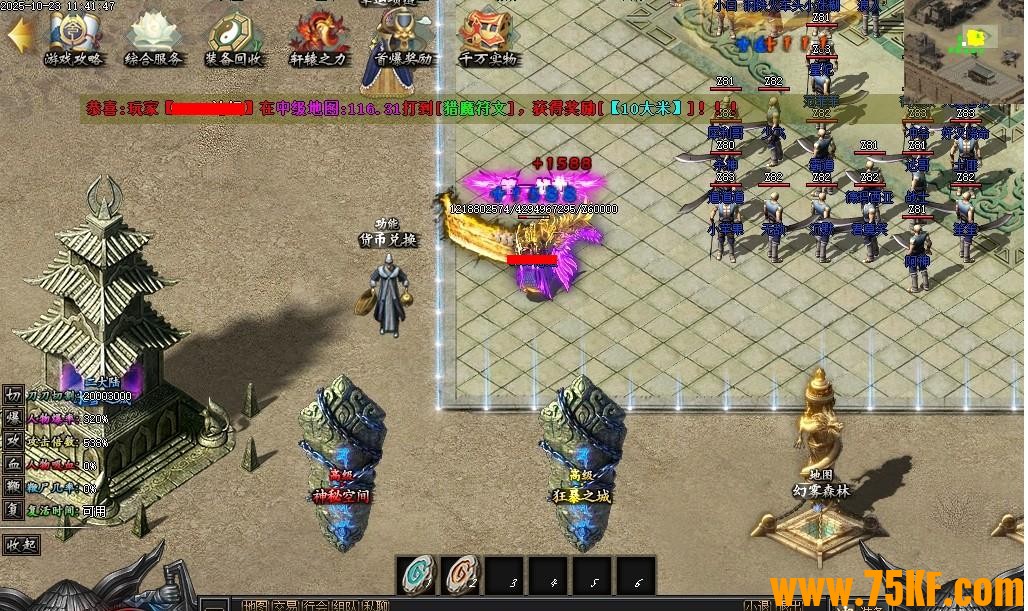Use the orange rune stone in hotbar slot 2
Viewport: 1028px width, 611px height.
460,574
